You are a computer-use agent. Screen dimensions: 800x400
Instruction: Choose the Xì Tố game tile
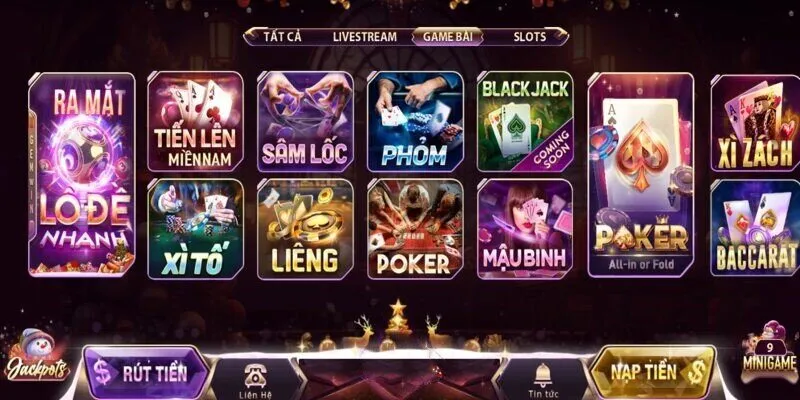(x=195, y=228)
